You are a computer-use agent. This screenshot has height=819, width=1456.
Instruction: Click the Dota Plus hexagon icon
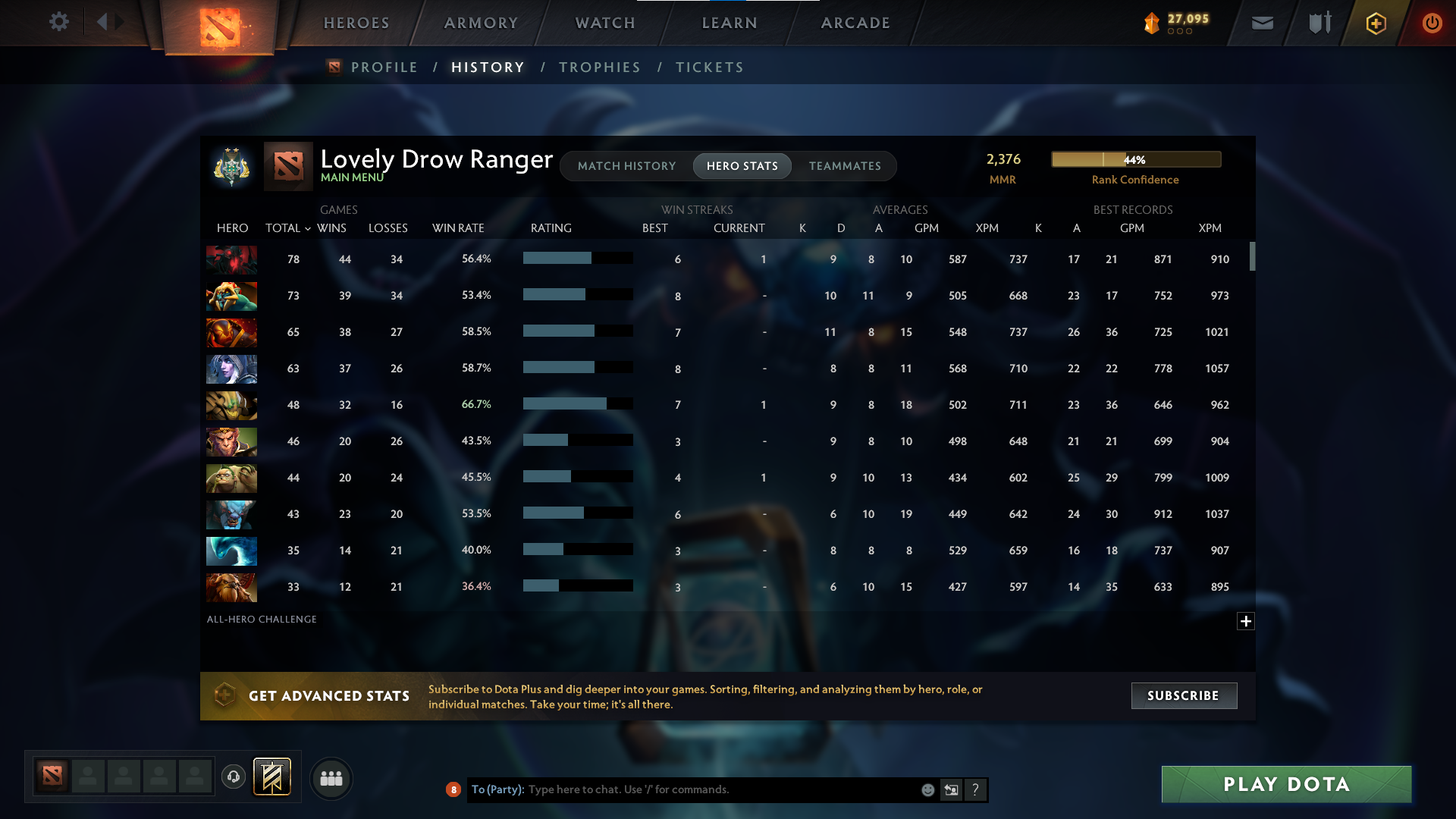click(1376, 23)
